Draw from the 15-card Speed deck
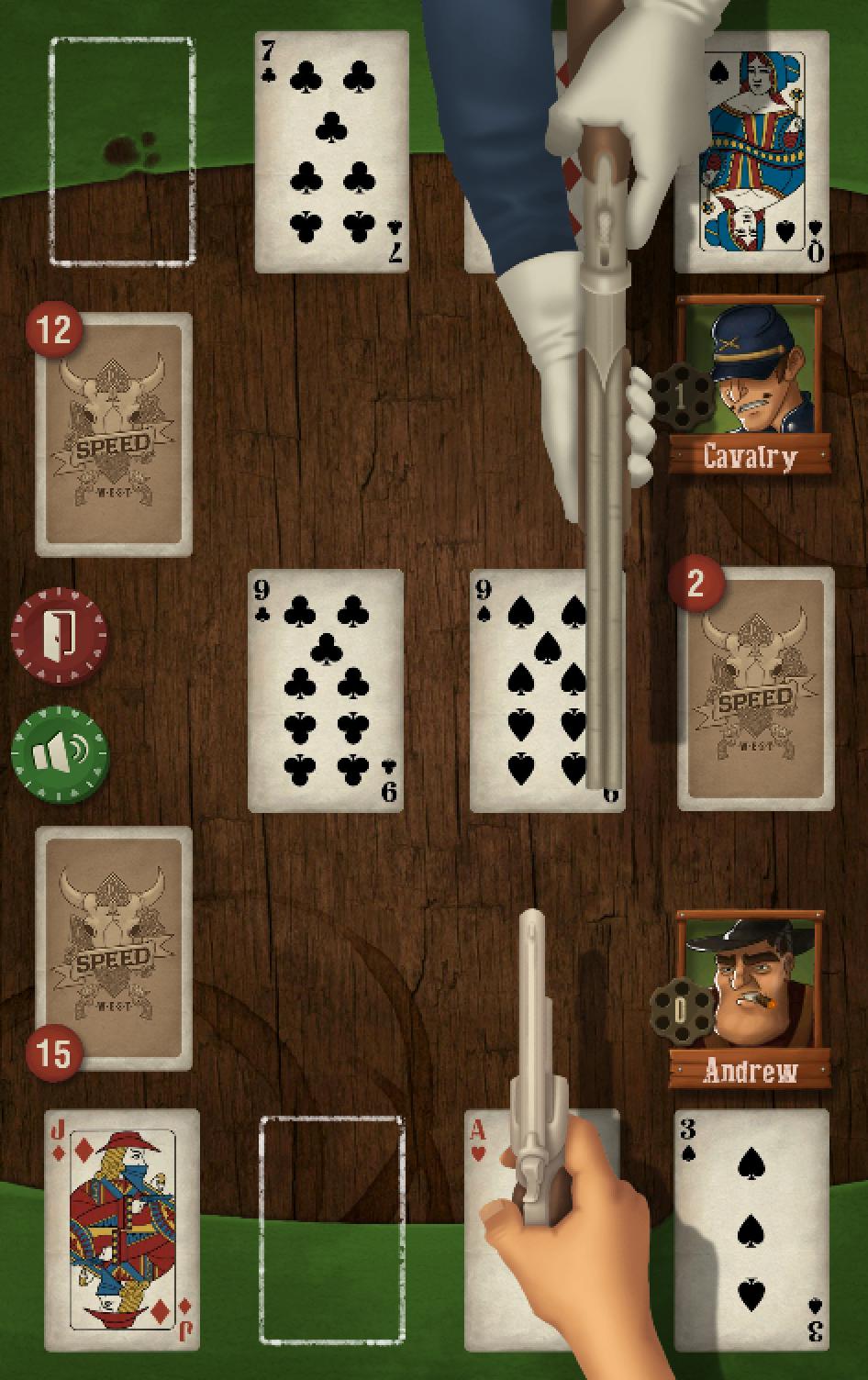868x1380 pixels. (x=114, y=947)
